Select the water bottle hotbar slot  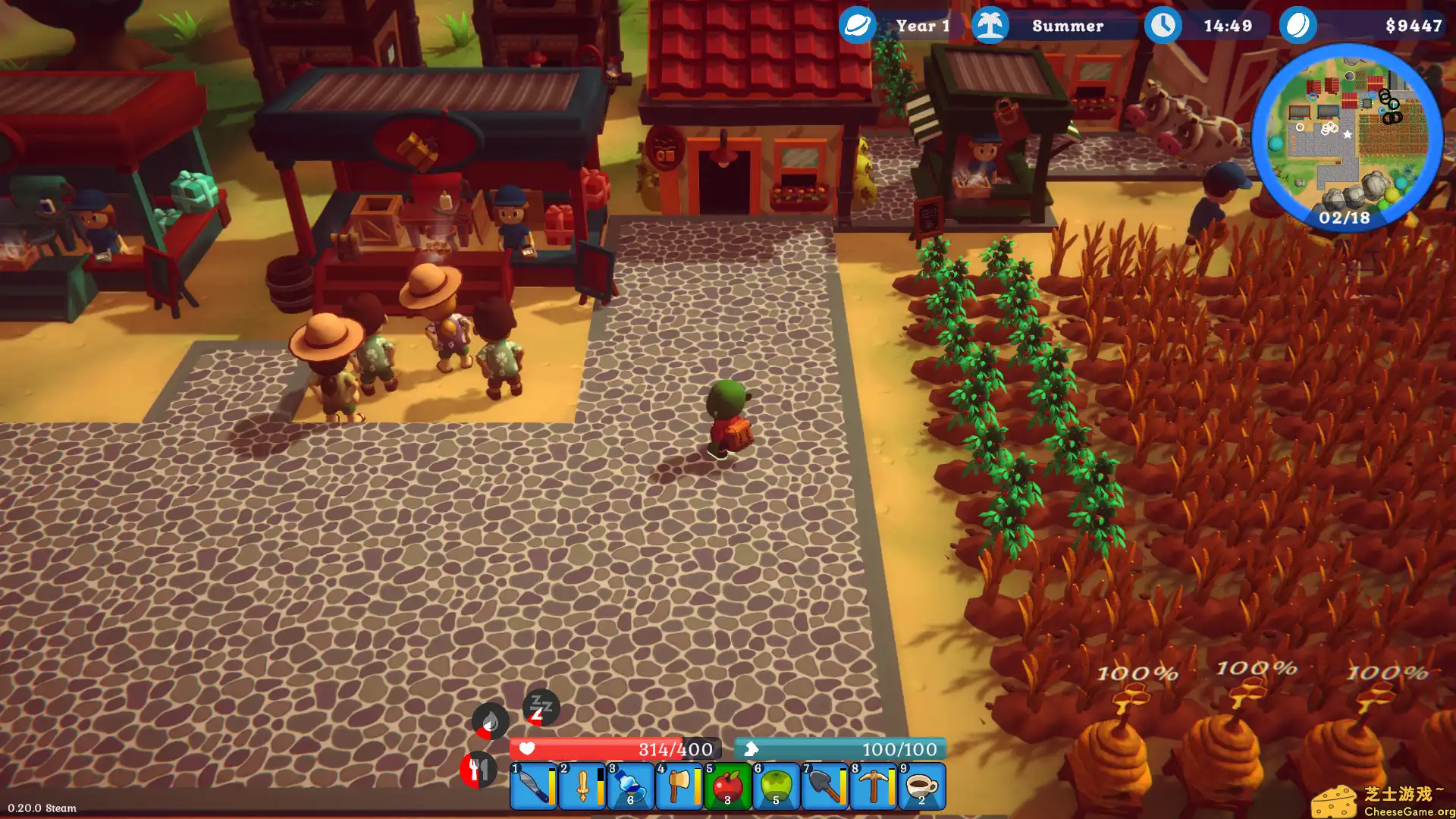point(631,786)
